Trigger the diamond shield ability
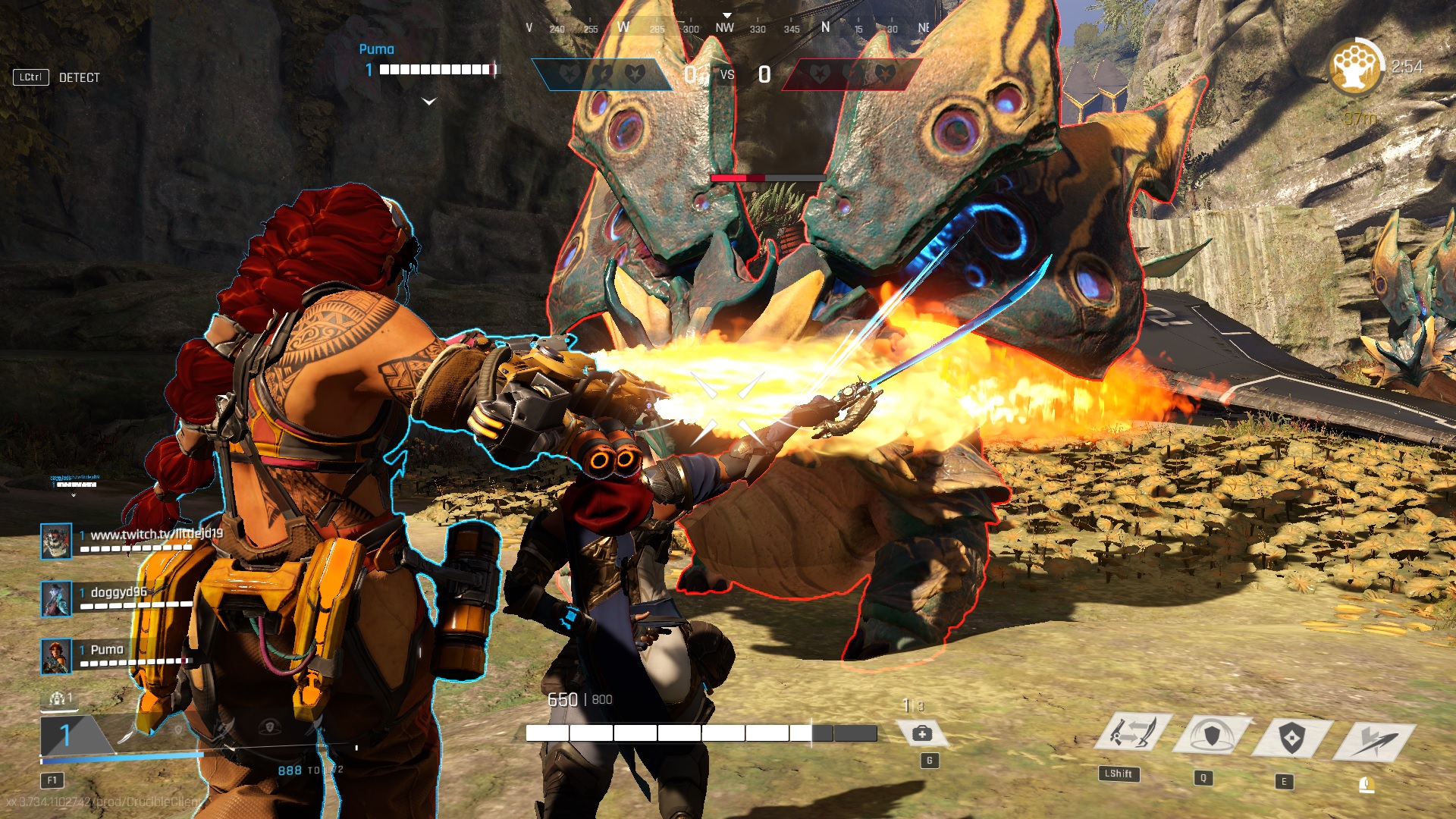The height and width of the screenshot is (819, 1456). tap(1291, 737)
